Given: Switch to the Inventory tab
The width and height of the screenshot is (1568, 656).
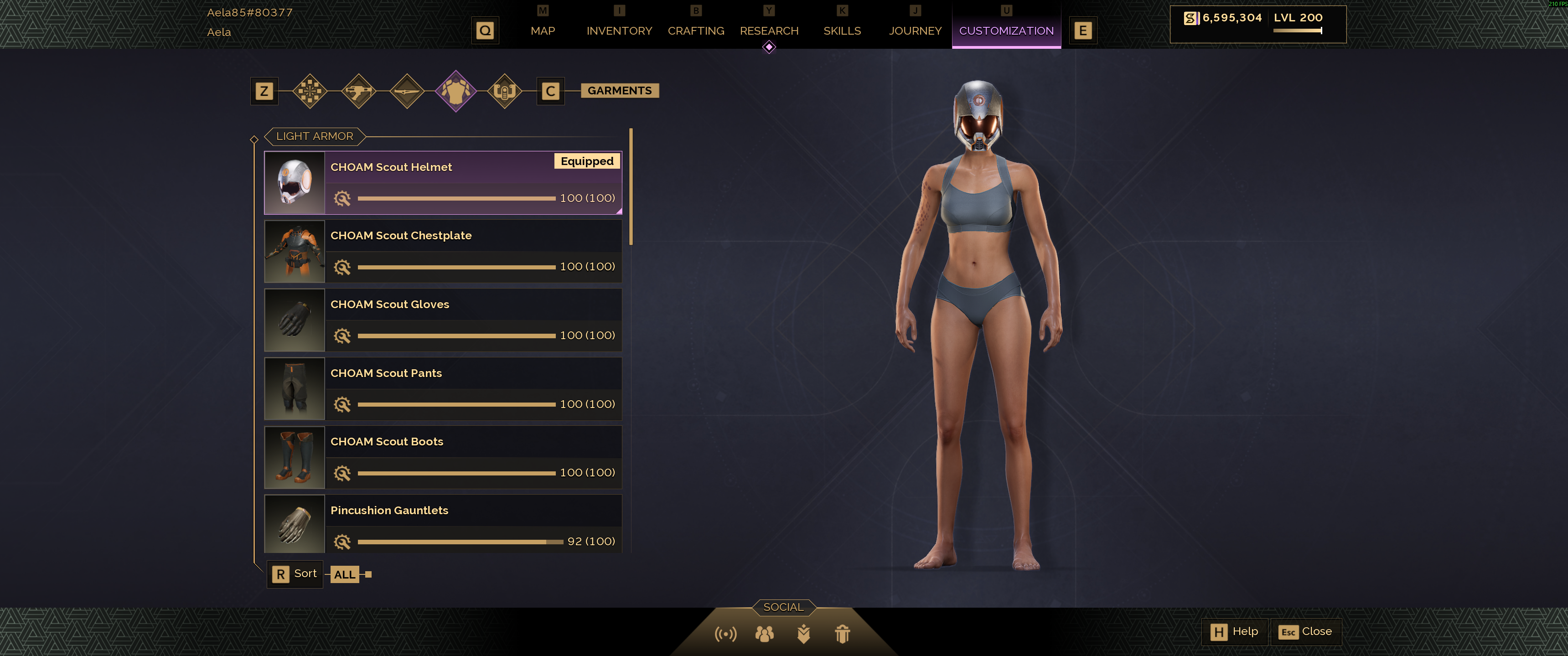Looking at the screenshot, I should [619, 31].
